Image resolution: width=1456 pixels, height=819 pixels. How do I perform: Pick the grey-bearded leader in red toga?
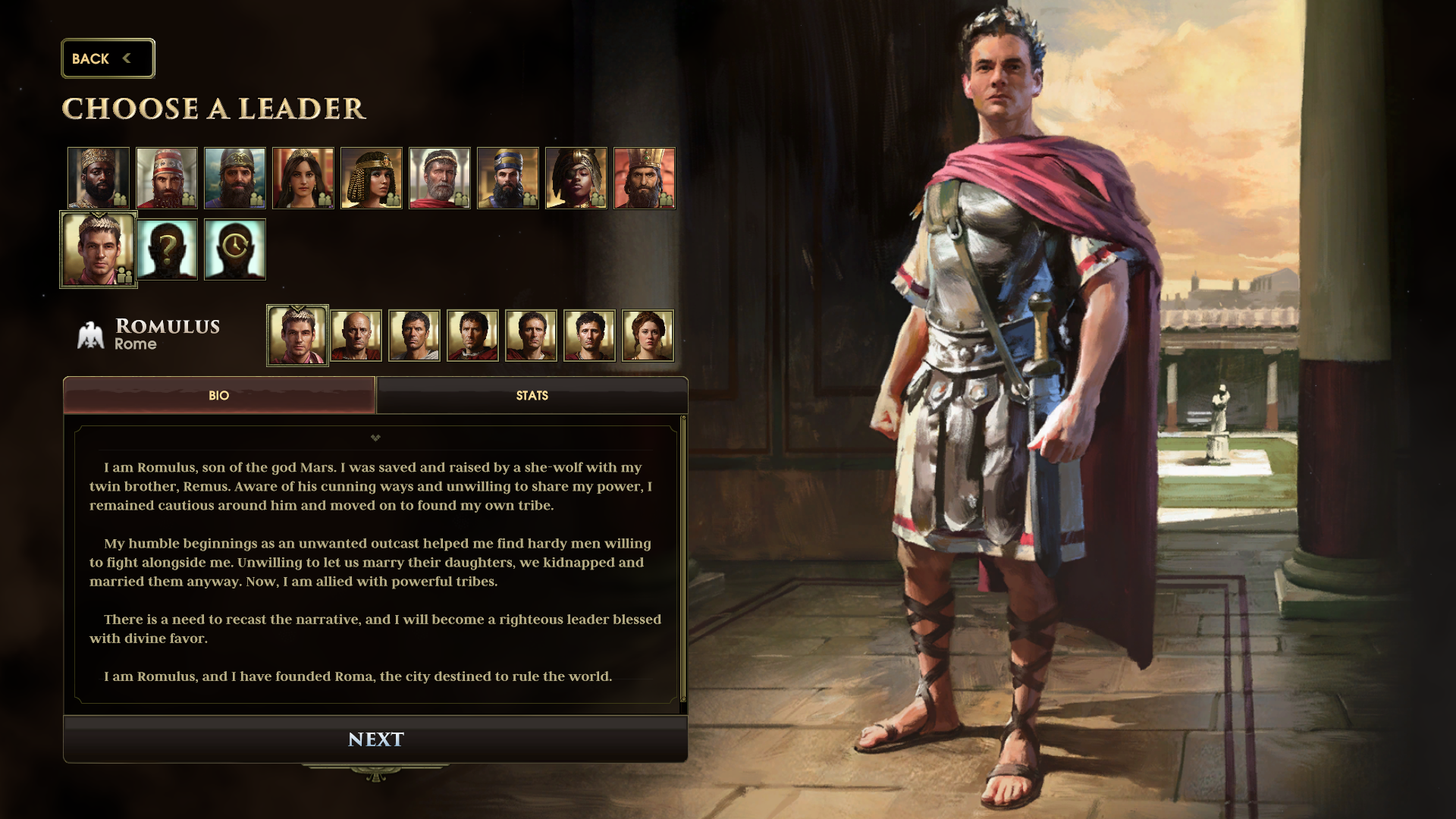[440, 178]
